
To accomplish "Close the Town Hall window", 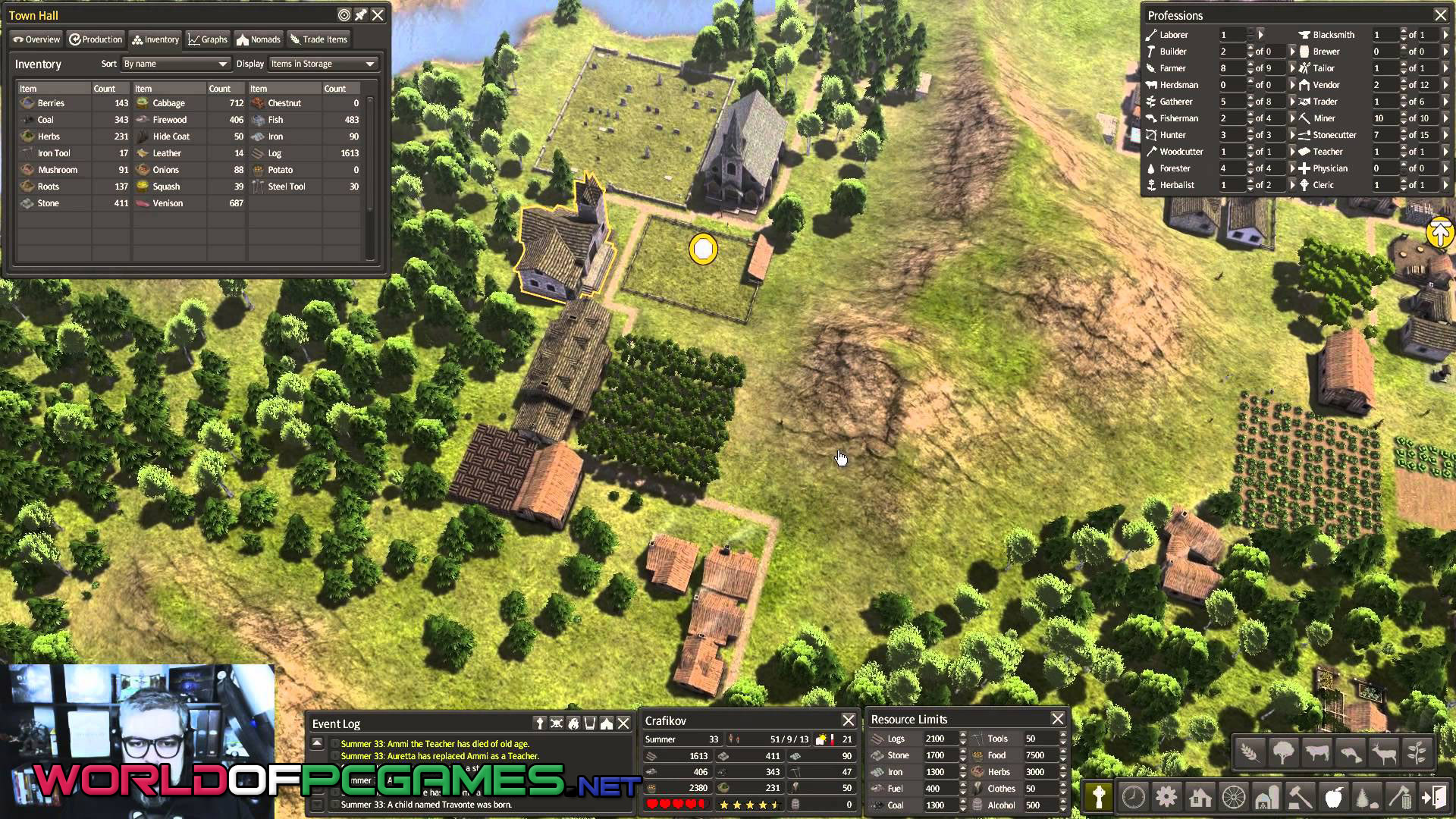I will click(x=378, y=15).
